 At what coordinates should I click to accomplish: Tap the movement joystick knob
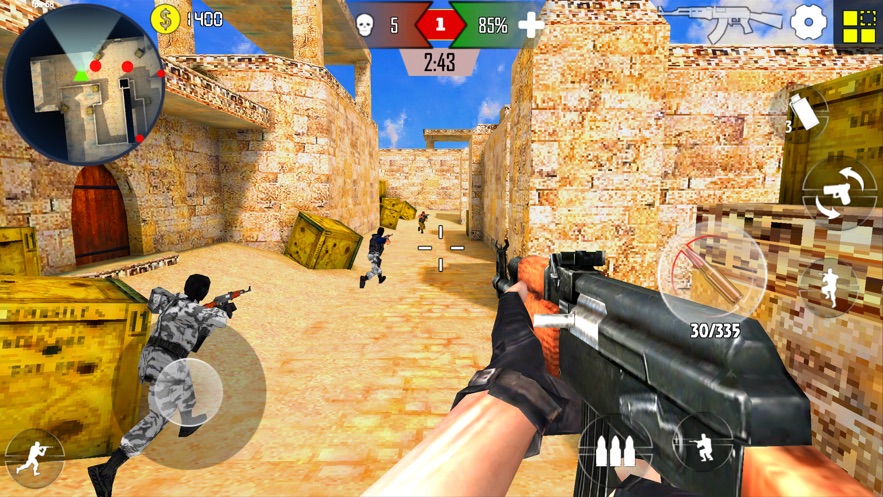[x=185, y=393]
